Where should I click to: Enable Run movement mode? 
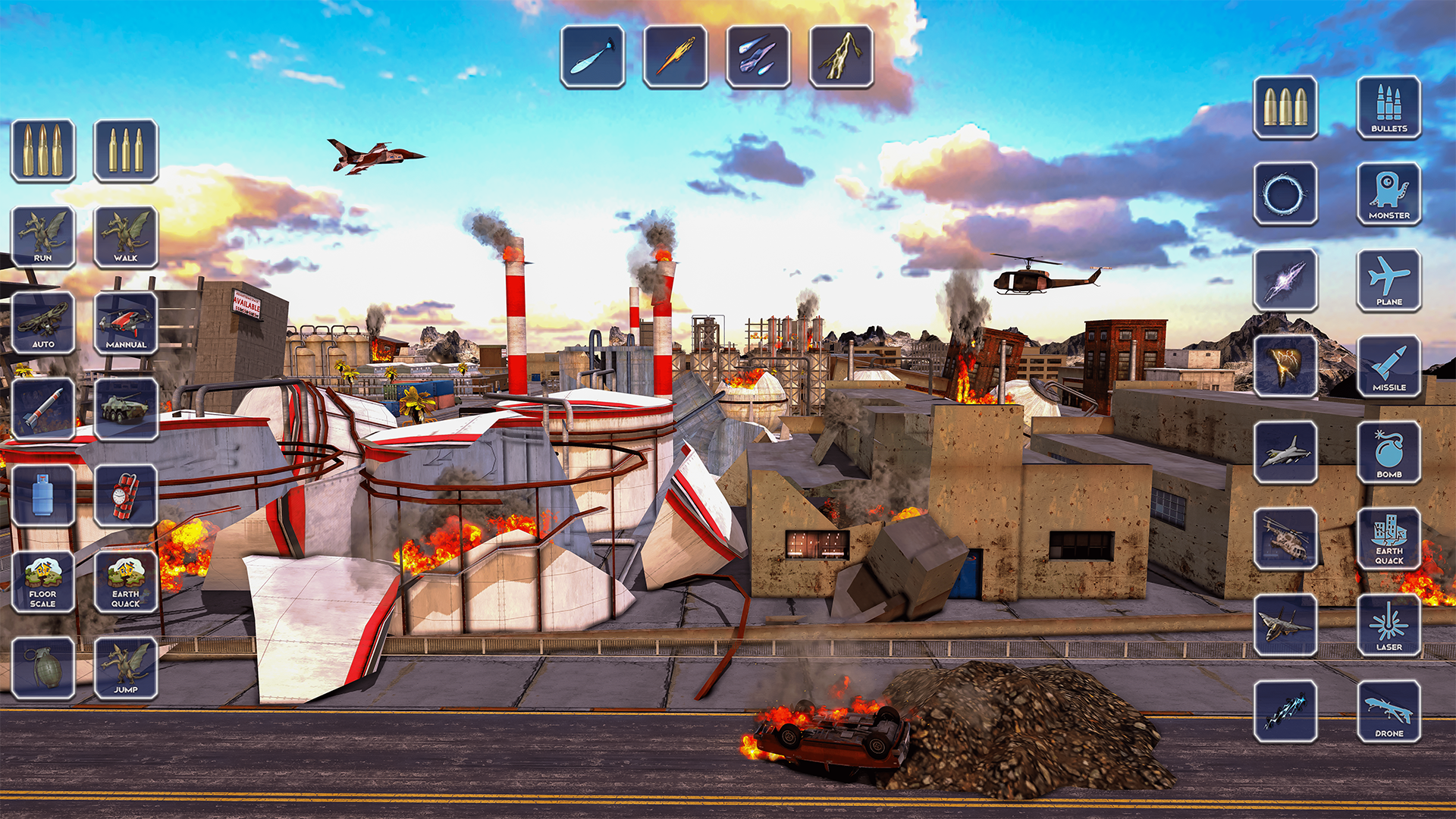pyautogui.click(x=42, y=235)
